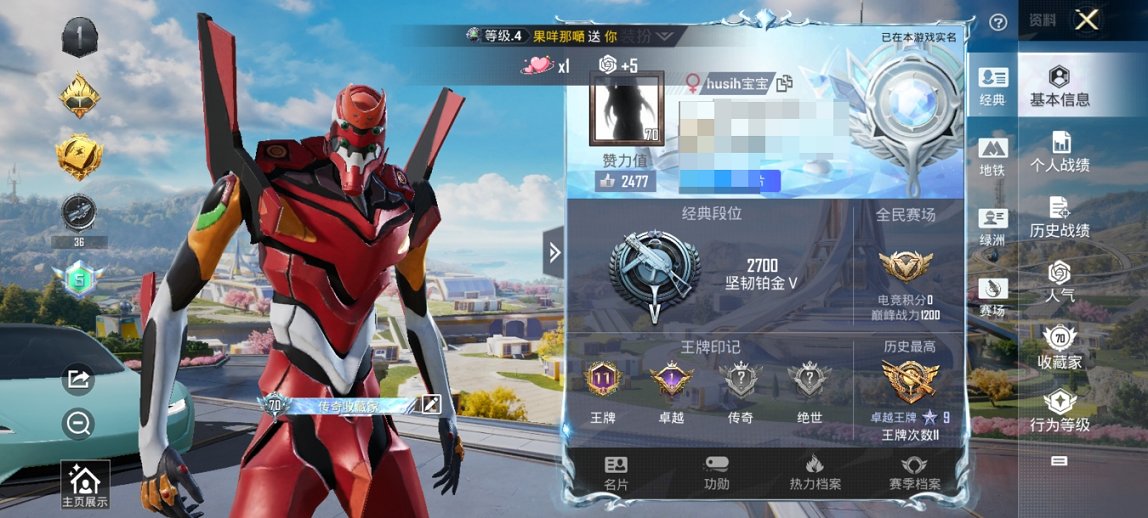Close the profile screen
This screenshot has width=1148, height=518.
point(1086,20)
